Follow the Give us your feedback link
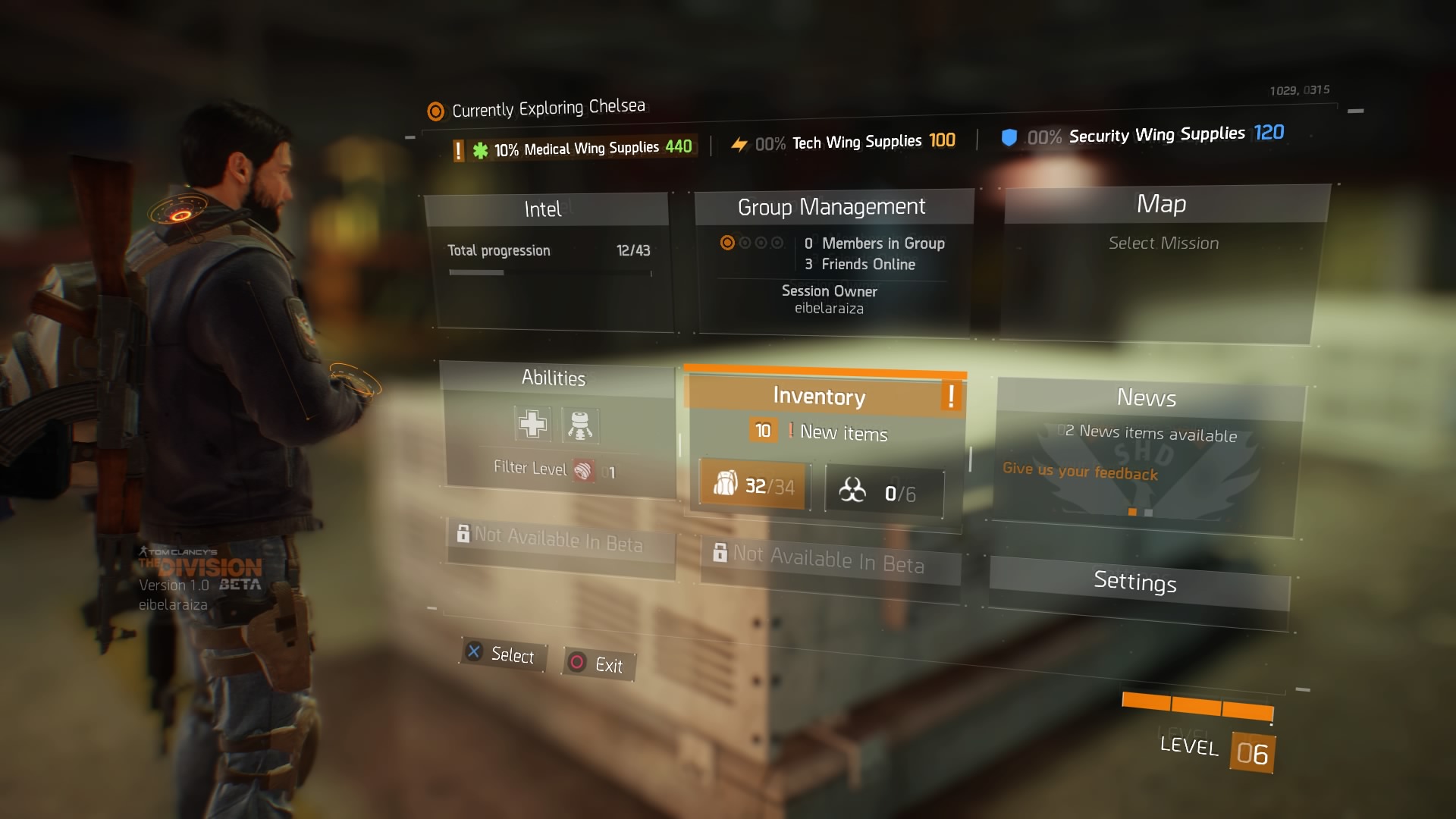 1080,472
